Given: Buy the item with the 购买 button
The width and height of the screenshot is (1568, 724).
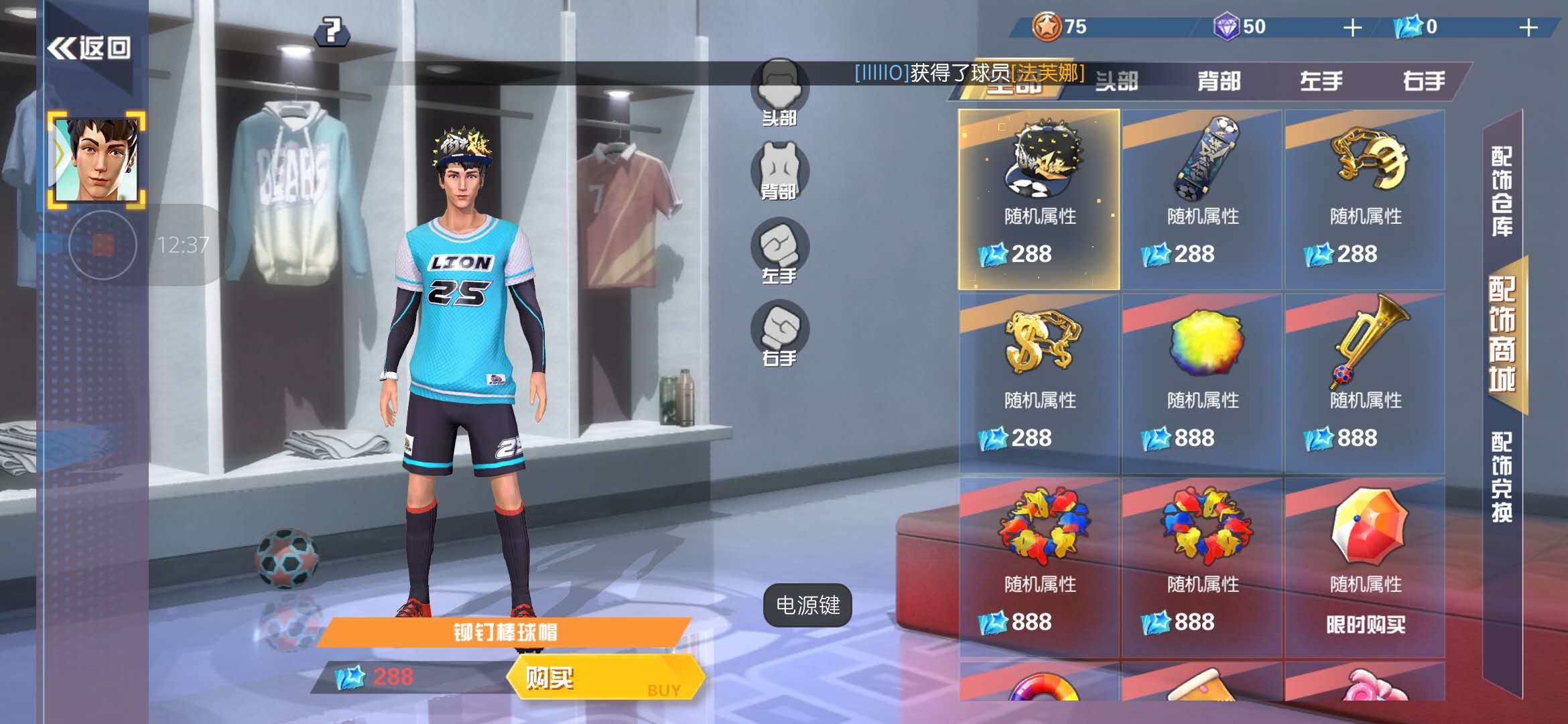Looking at the screenshot, I should pos(605,678).
